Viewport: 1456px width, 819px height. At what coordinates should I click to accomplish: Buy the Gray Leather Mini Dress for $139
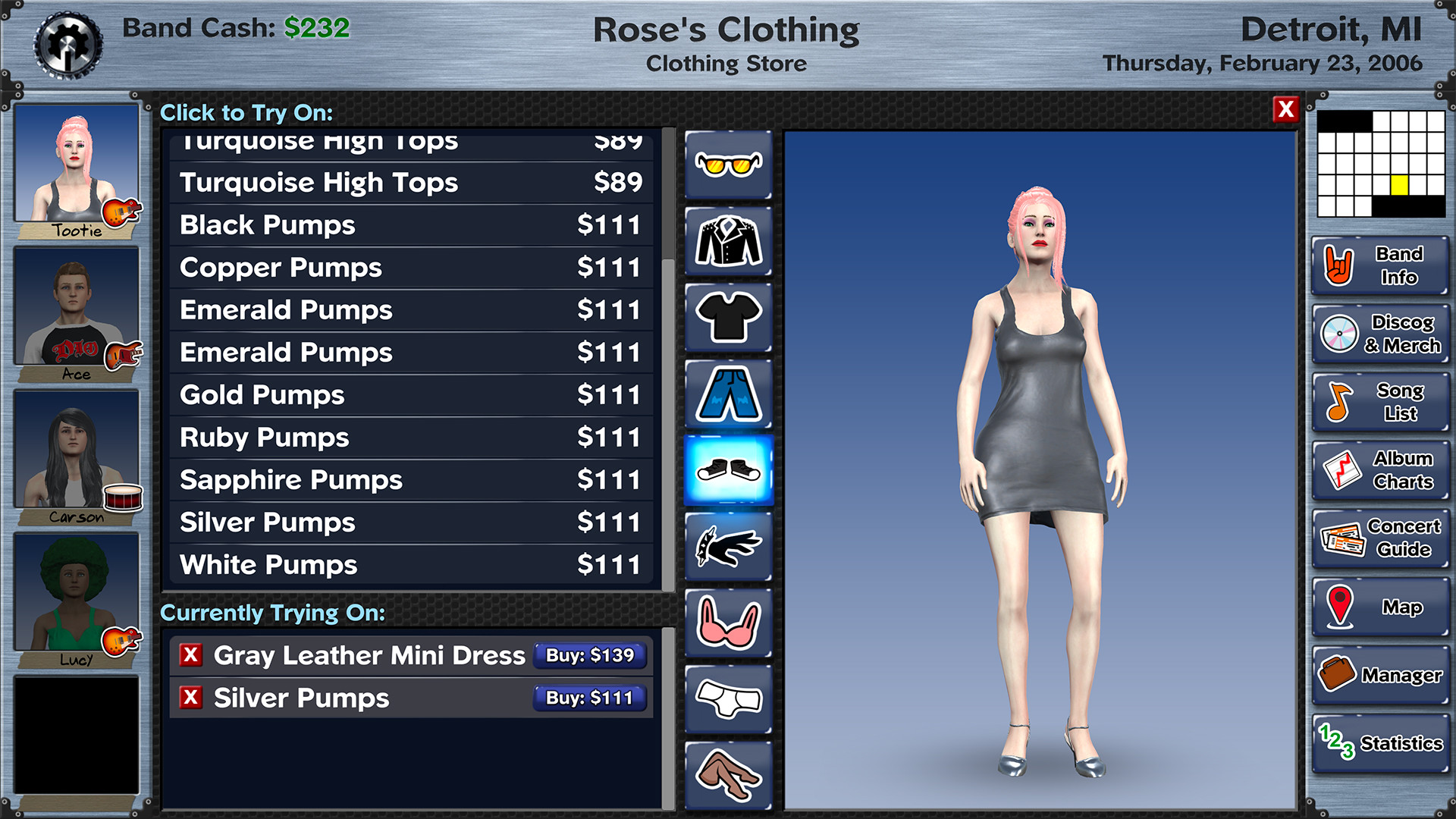click(589, 656)
